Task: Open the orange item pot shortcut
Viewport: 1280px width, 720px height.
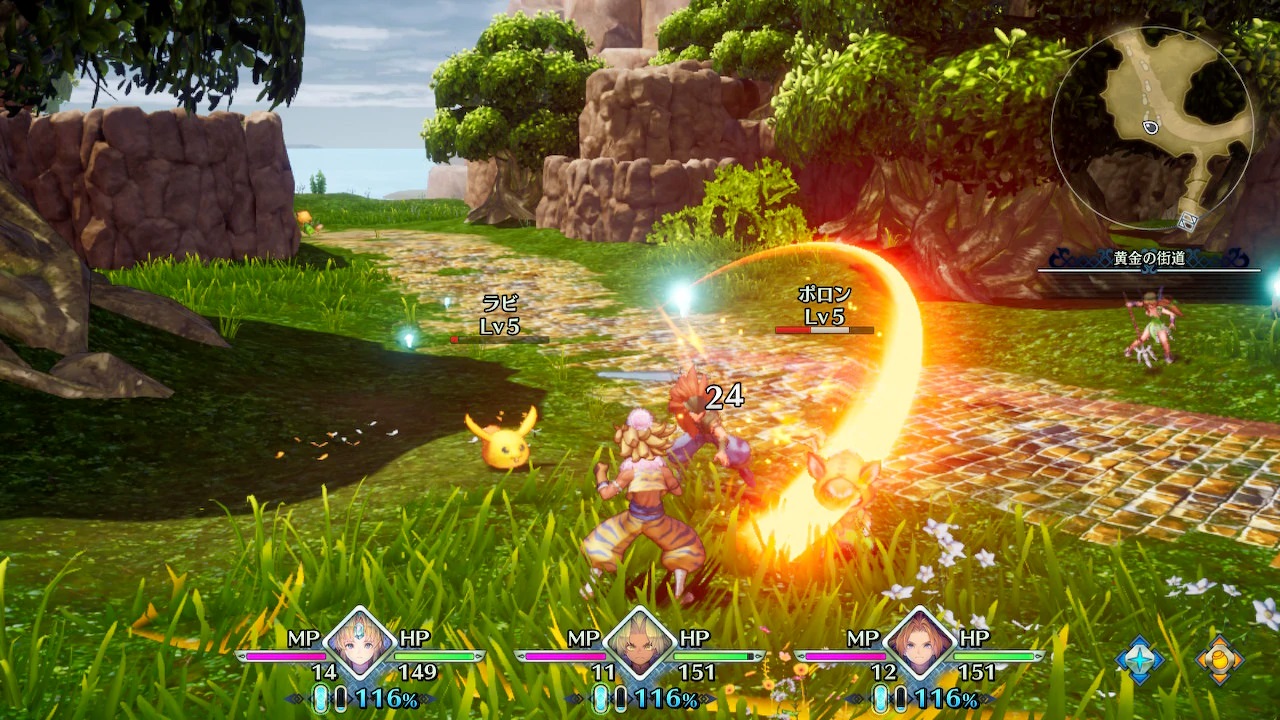Action: [x=1220, y=661]
